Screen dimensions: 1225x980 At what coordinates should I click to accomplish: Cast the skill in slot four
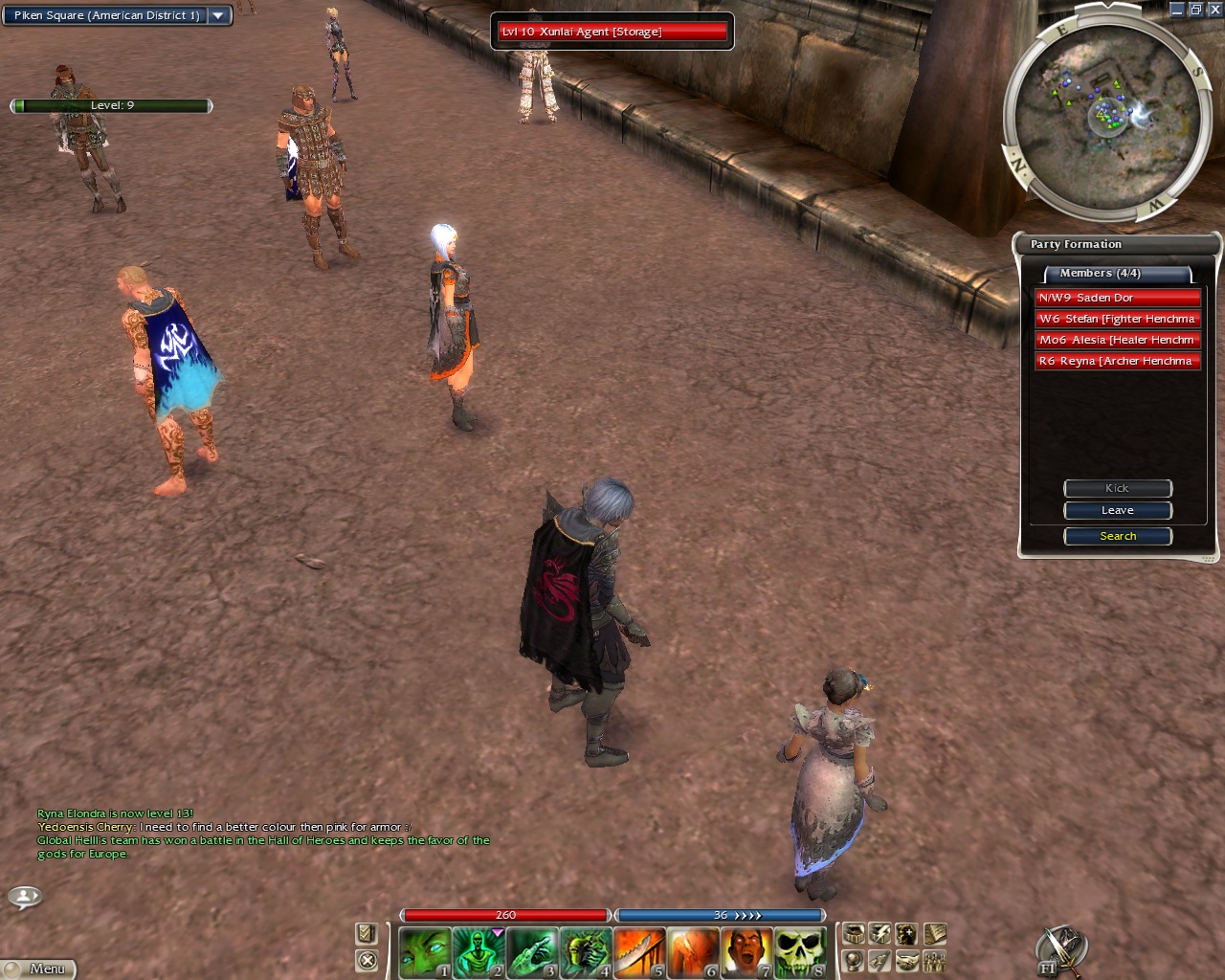click(x=586, y=952)
